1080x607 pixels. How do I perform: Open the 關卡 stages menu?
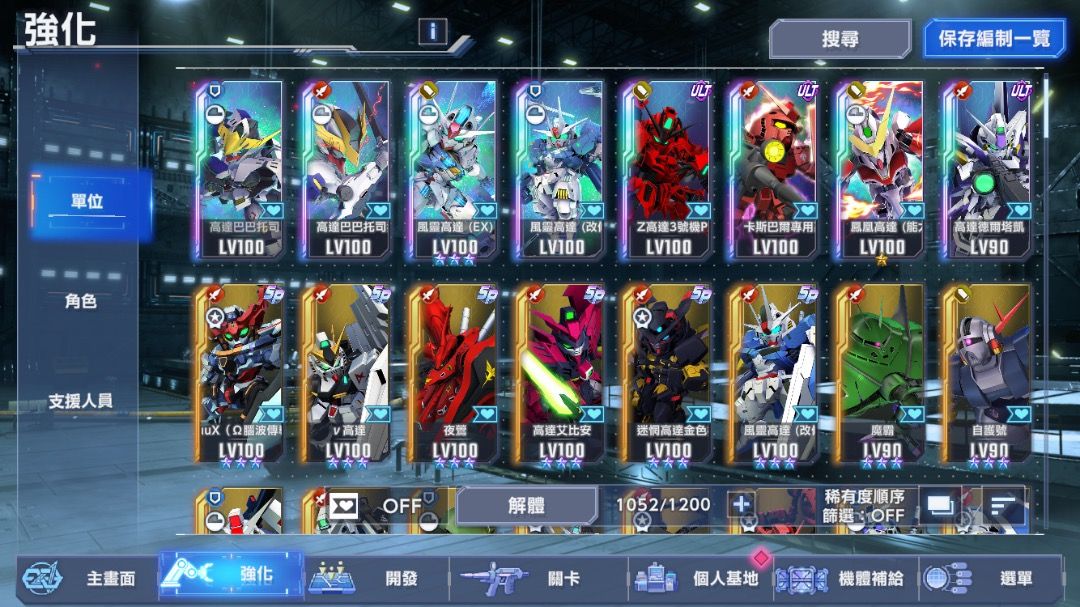click(x=532, y=578)
